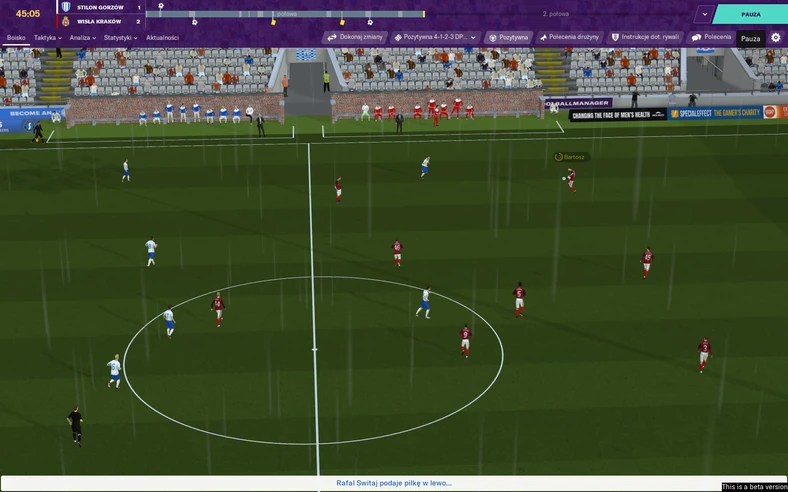Open the Pozytywna 4-1-2-3 formation dropdown
Image resolution: width=788 pixels, height=492 pixels.
435,37
